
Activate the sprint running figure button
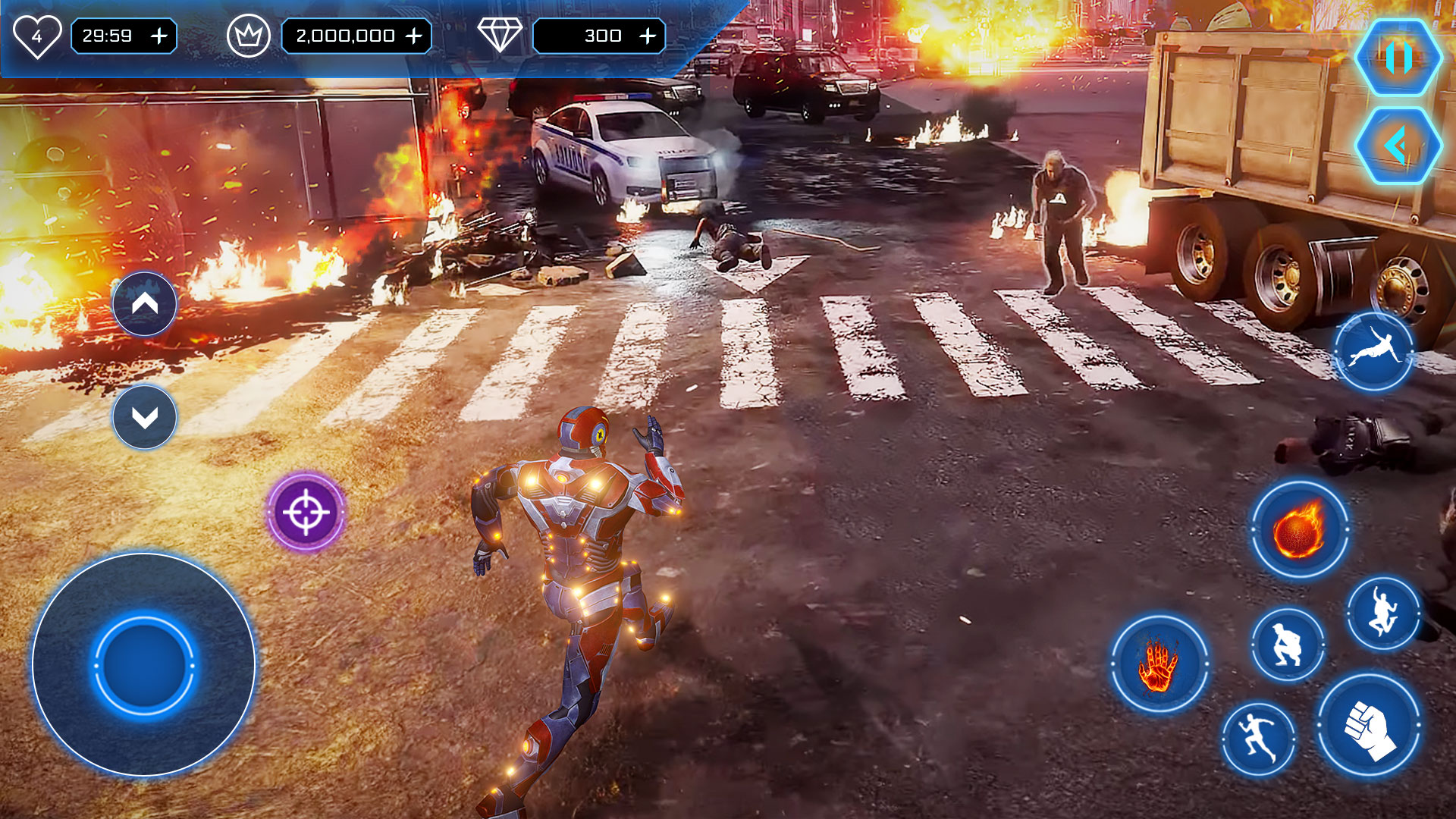click(x=1258, y=739)
